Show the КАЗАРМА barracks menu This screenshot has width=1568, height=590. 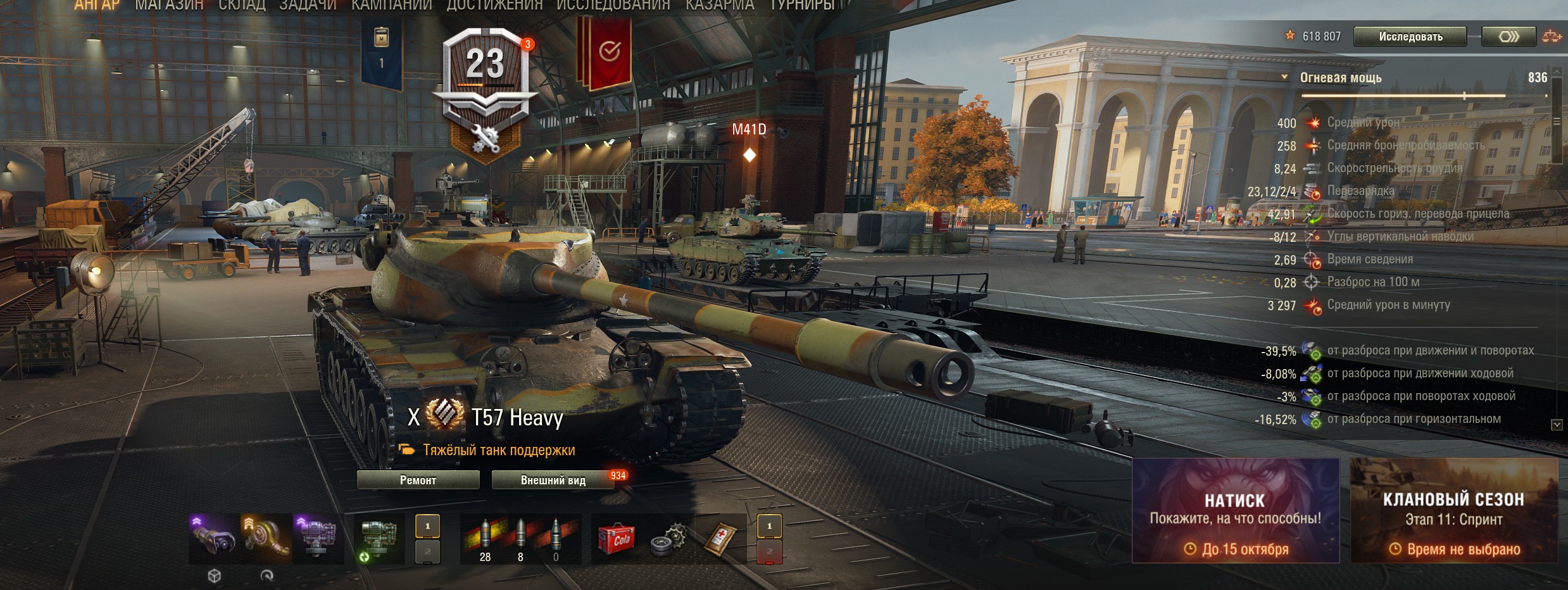click(x=720, y=6)
